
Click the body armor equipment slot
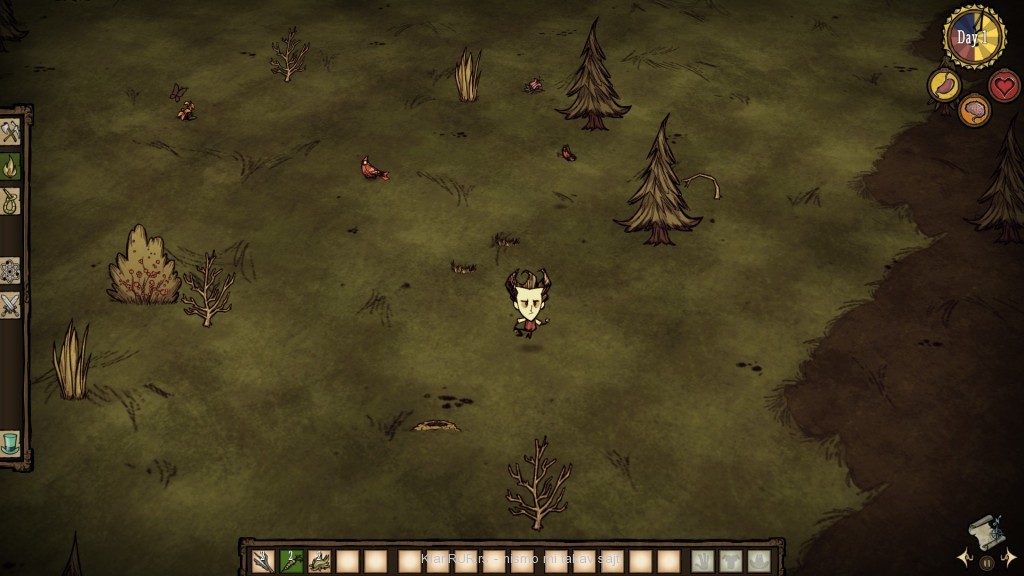(x=731, y=561)
